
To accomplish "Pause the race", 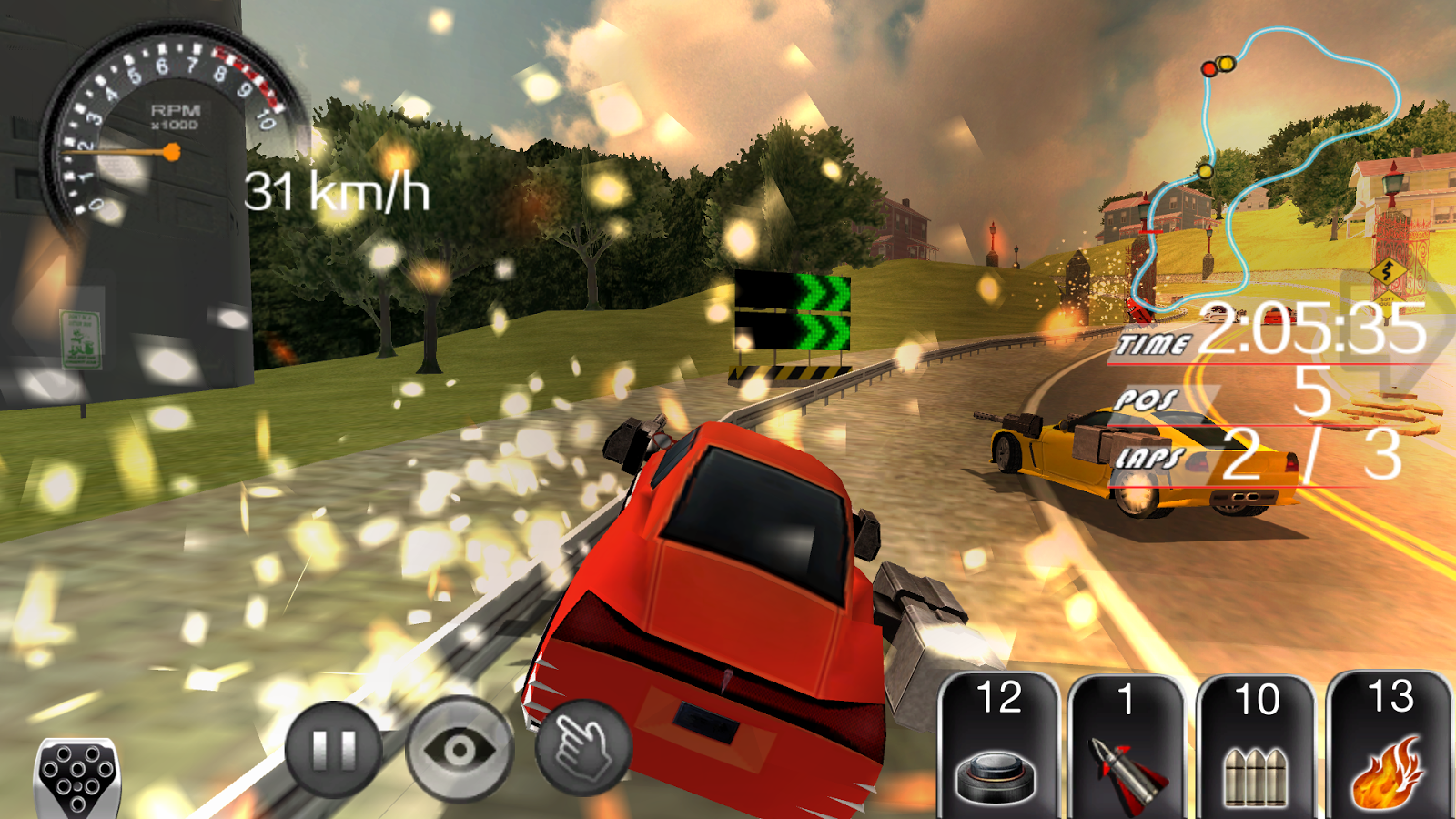I will 333,749.
